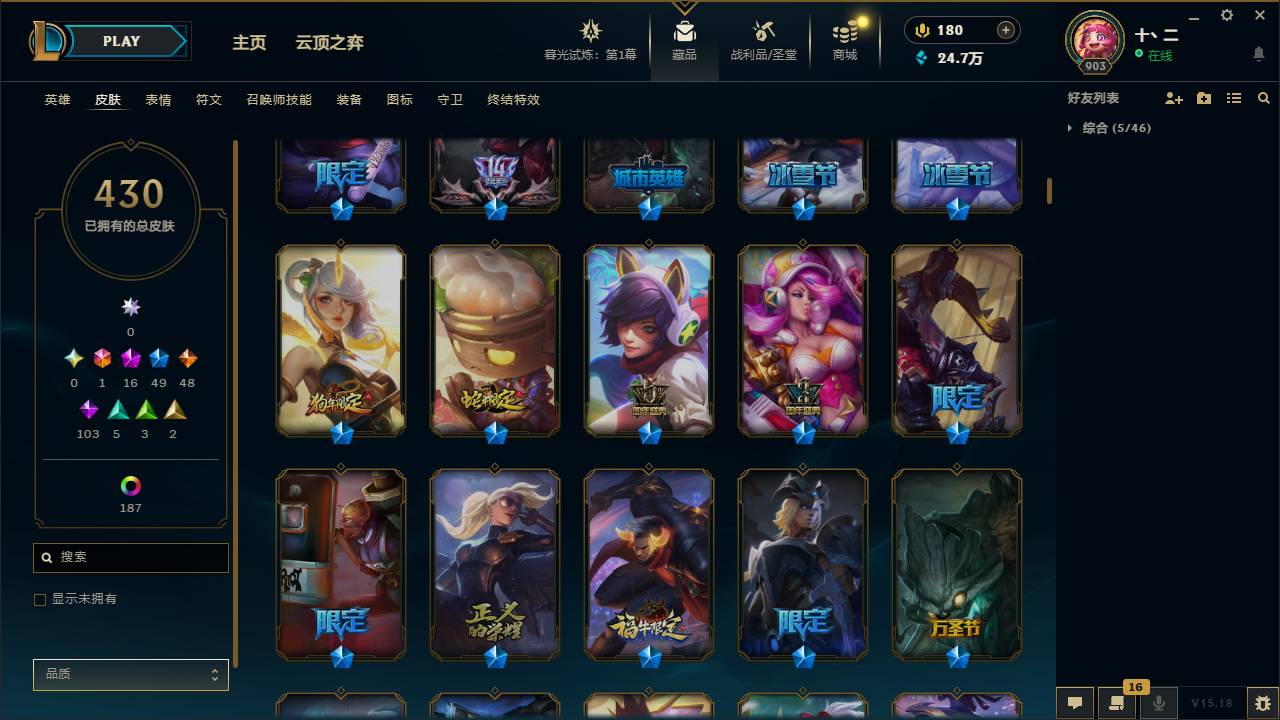The image size is (1280, 720).
Task: Check the 显示未拥有 checkbox
Action: [40, 599]
